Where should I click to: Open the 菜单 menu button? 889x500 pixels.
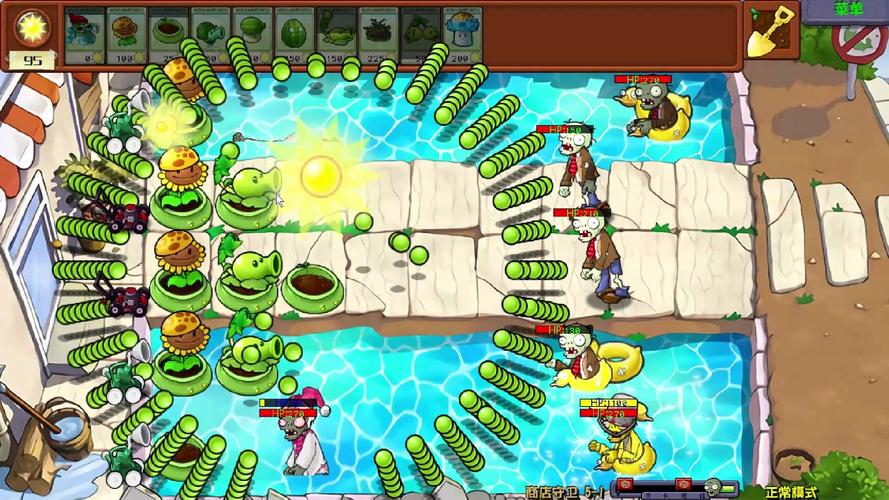tap(846, 9)
